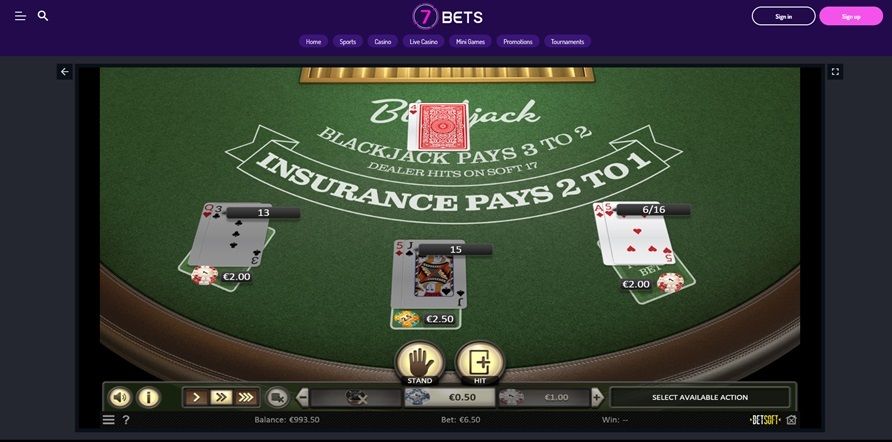Set game speed to triple arrow

(x=246, y=397)
